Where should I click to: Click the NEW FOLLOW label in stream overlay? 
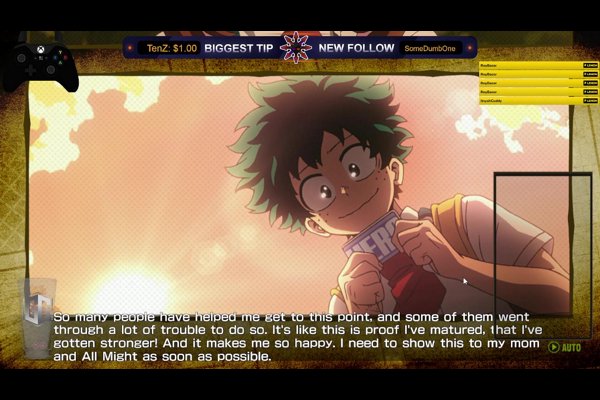coord(357,47)
